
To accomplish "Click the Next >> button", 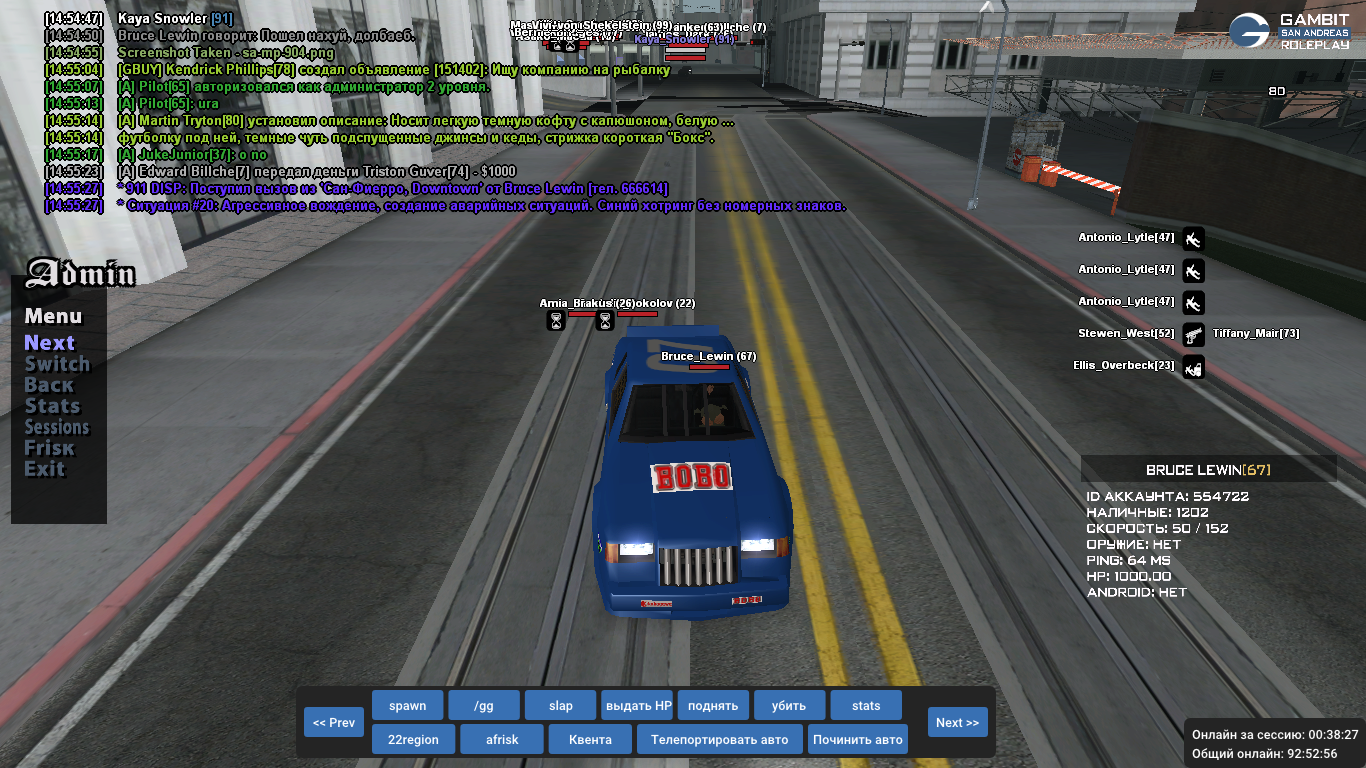I will [x=957, y=722].
